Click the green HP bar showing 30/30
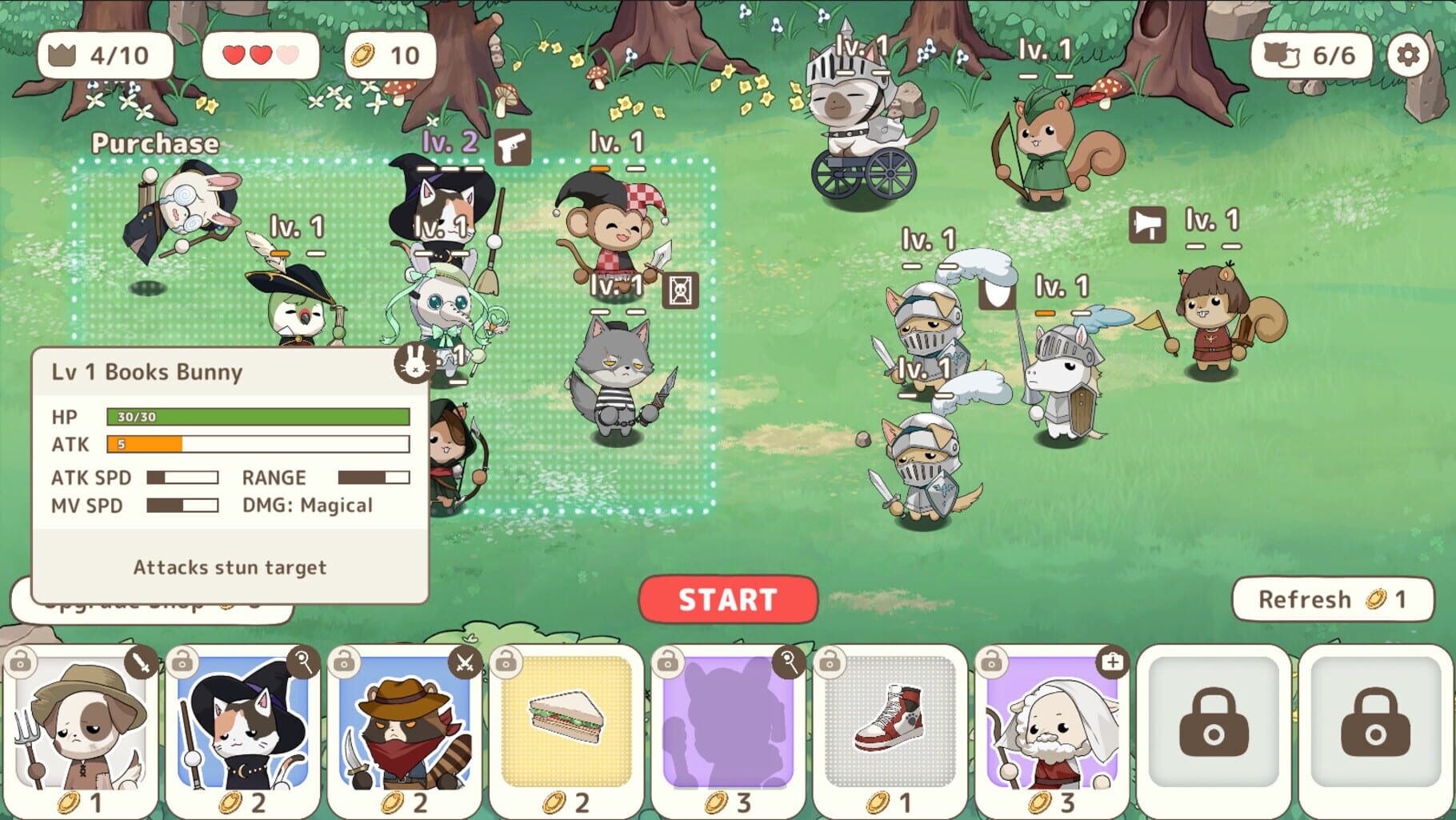 258,417
